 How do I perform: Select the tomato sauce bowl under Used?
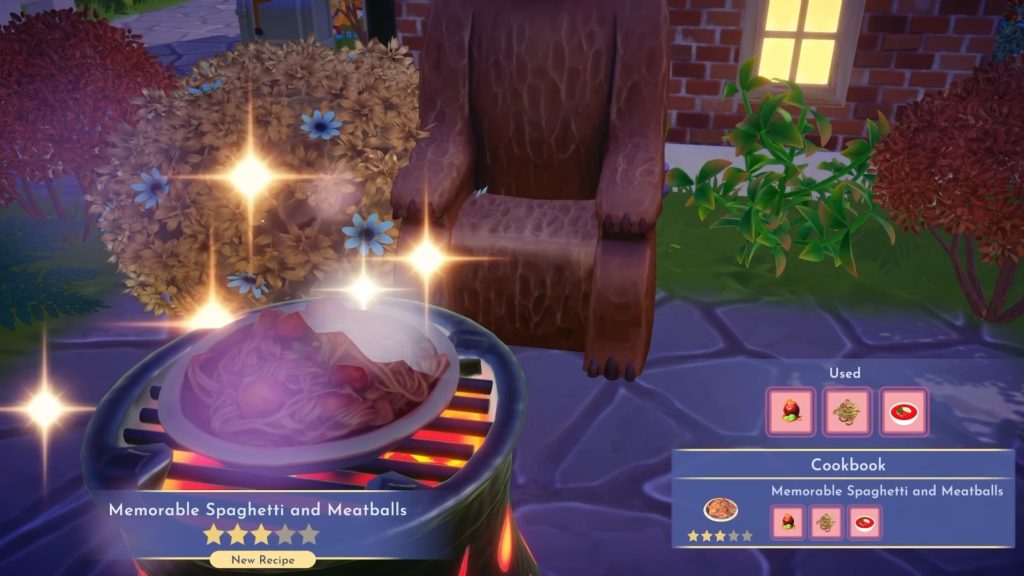pos(903,412)
